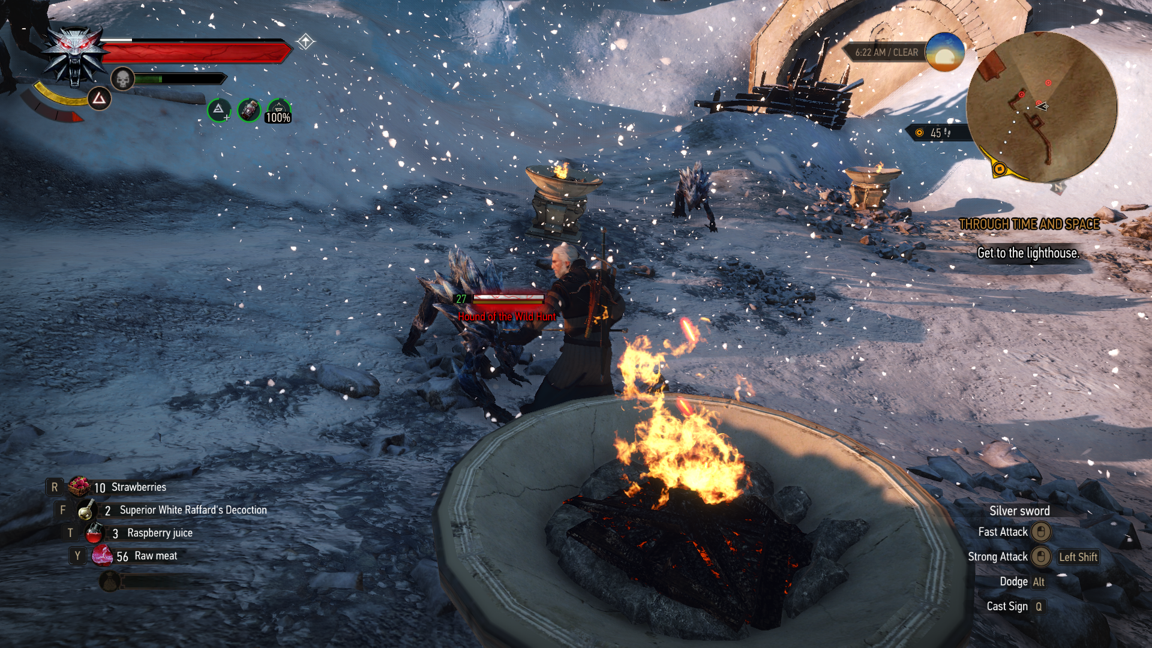This screenshot has height=648, width=1152.
Task: Click the upward arrow icon beside health bar
Action: 306,42
